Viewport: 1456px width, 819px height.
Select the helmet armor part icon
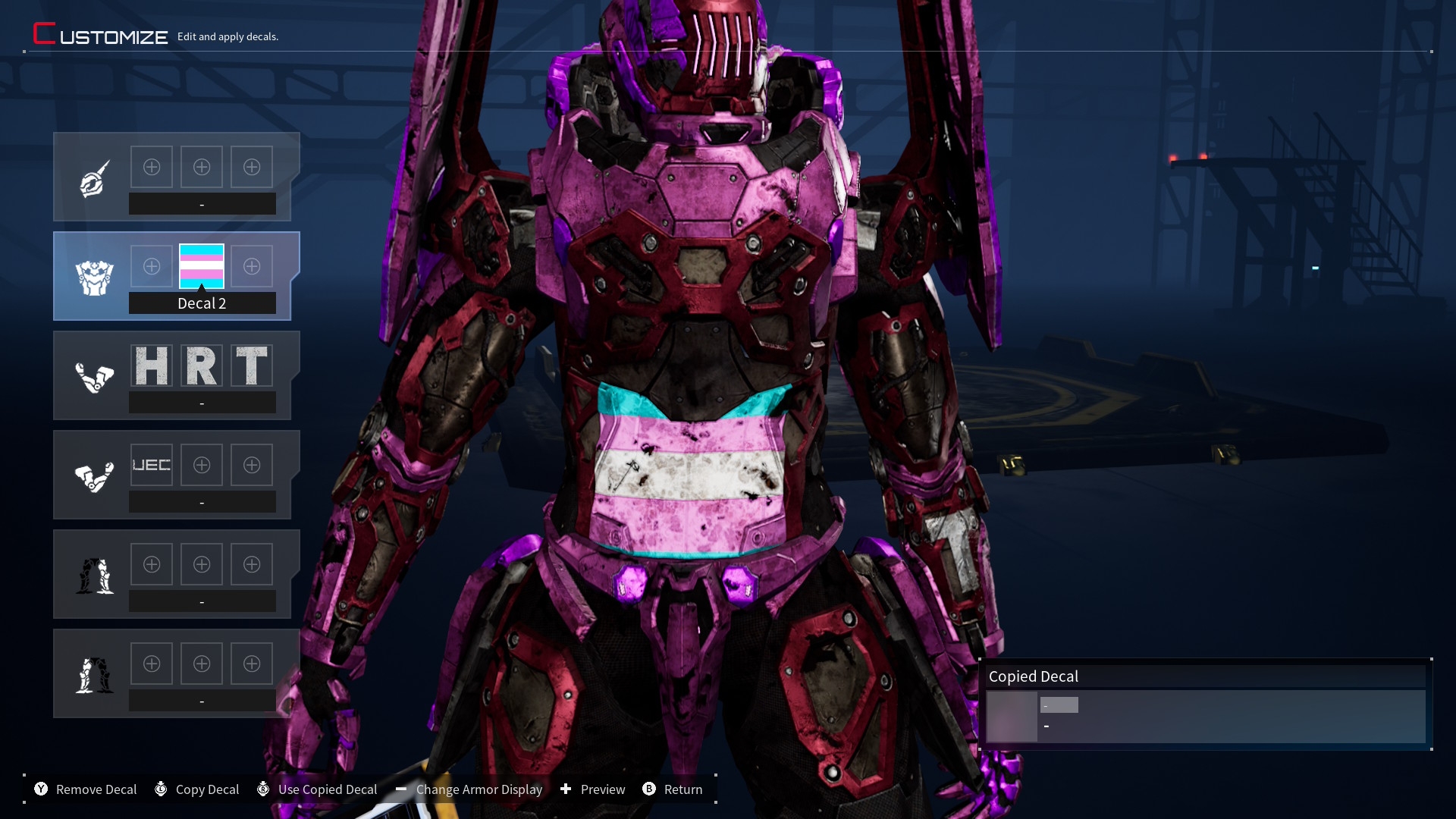coord(94,179)
